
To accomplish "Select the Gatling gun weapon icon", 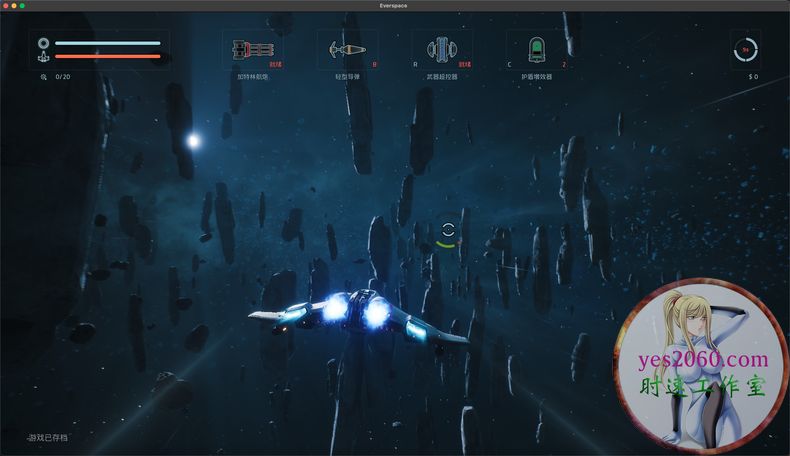I will [x=251, y=49].
